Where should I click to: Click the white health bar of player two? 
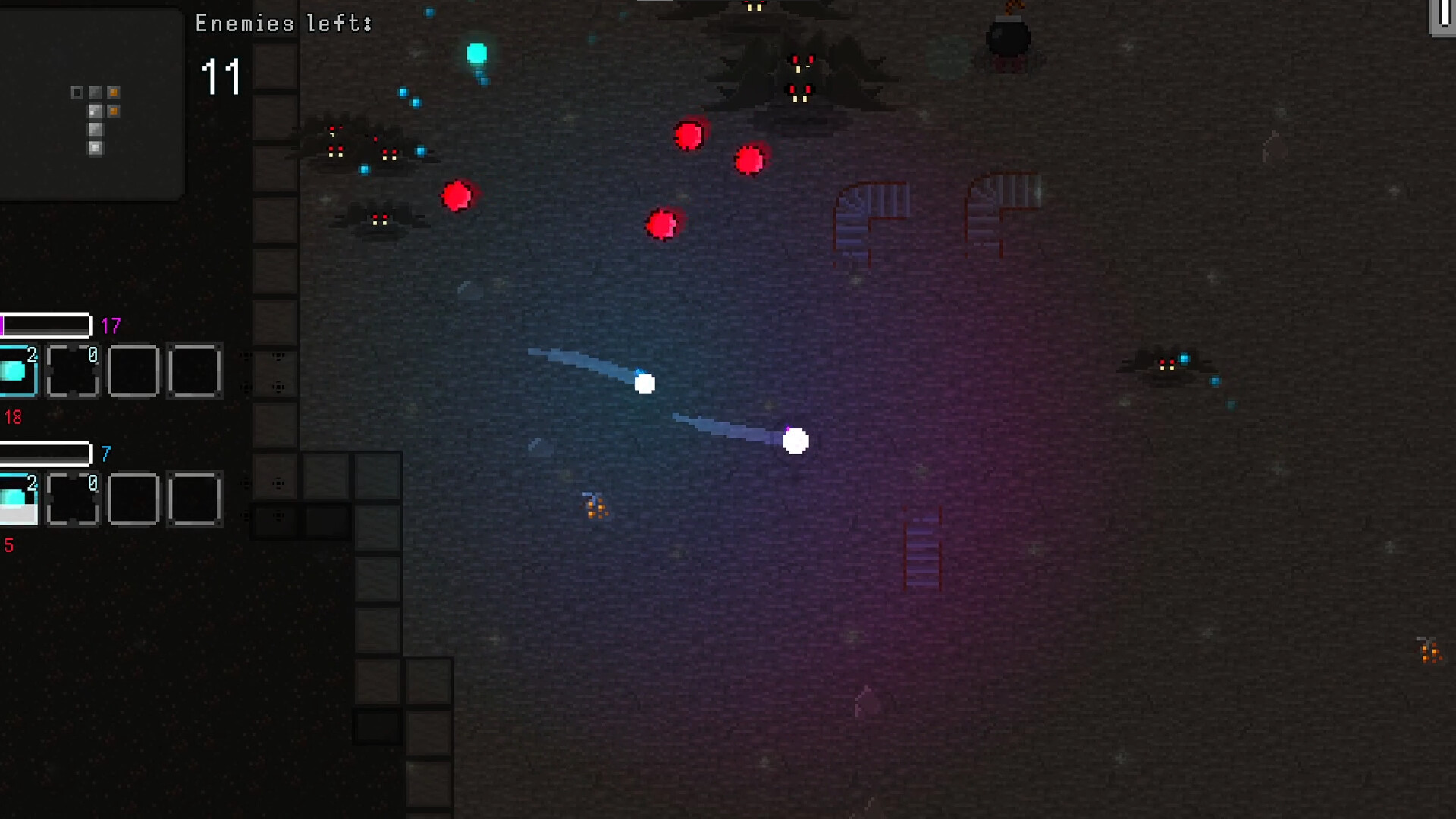42,453
